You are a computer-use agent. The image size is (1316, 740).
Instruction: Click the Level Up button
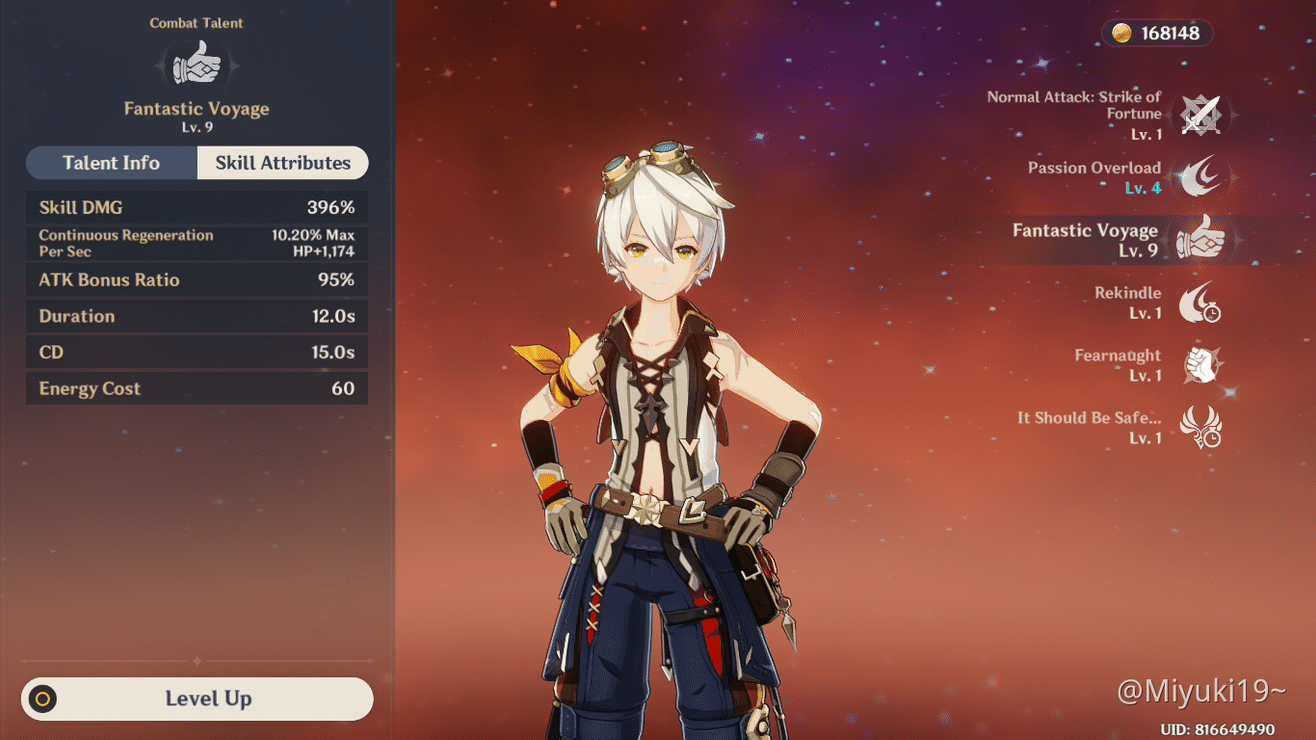(x=198, y=699)
